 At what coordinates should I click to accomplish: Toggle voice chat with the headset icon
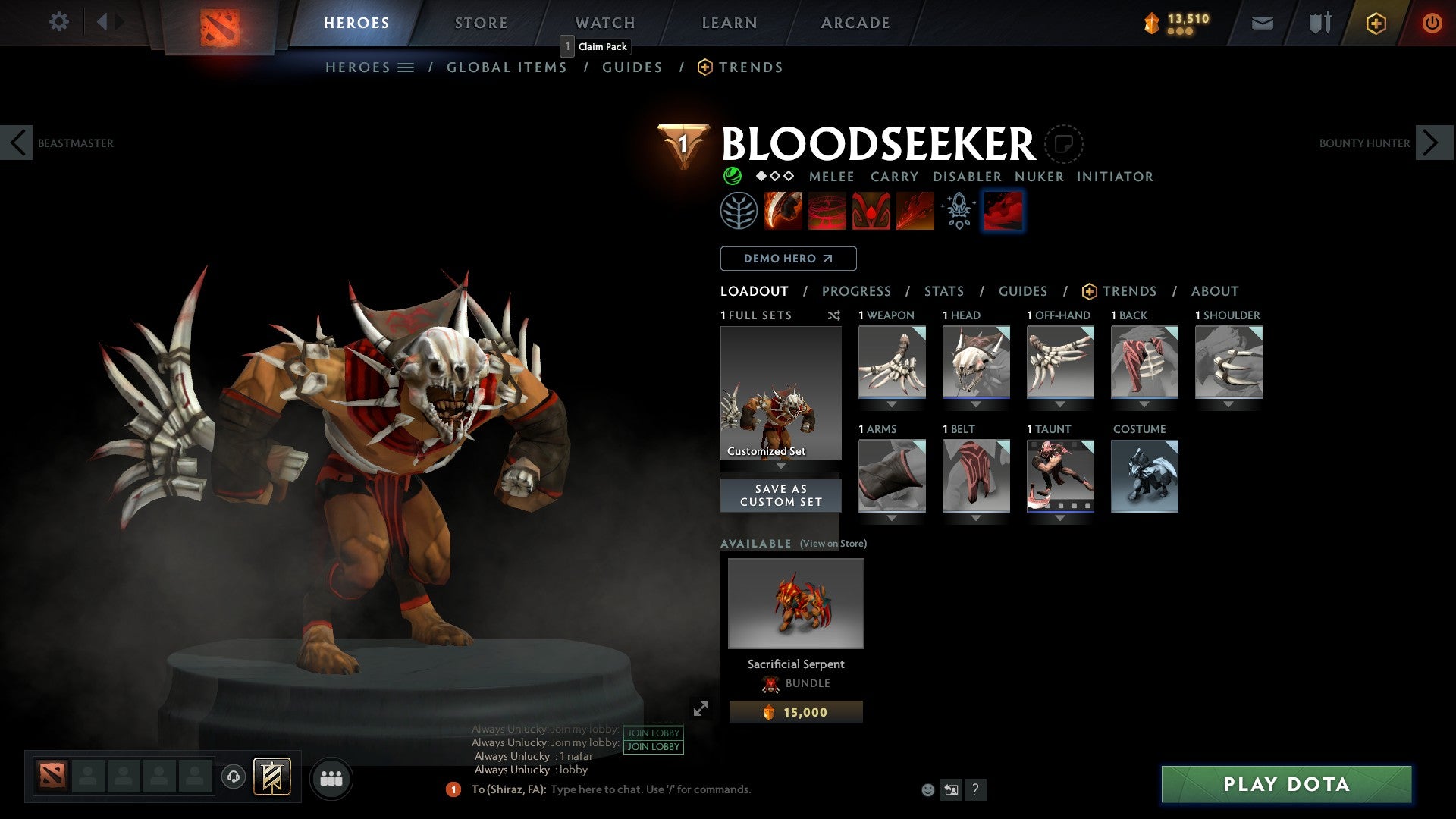(233, 777)
